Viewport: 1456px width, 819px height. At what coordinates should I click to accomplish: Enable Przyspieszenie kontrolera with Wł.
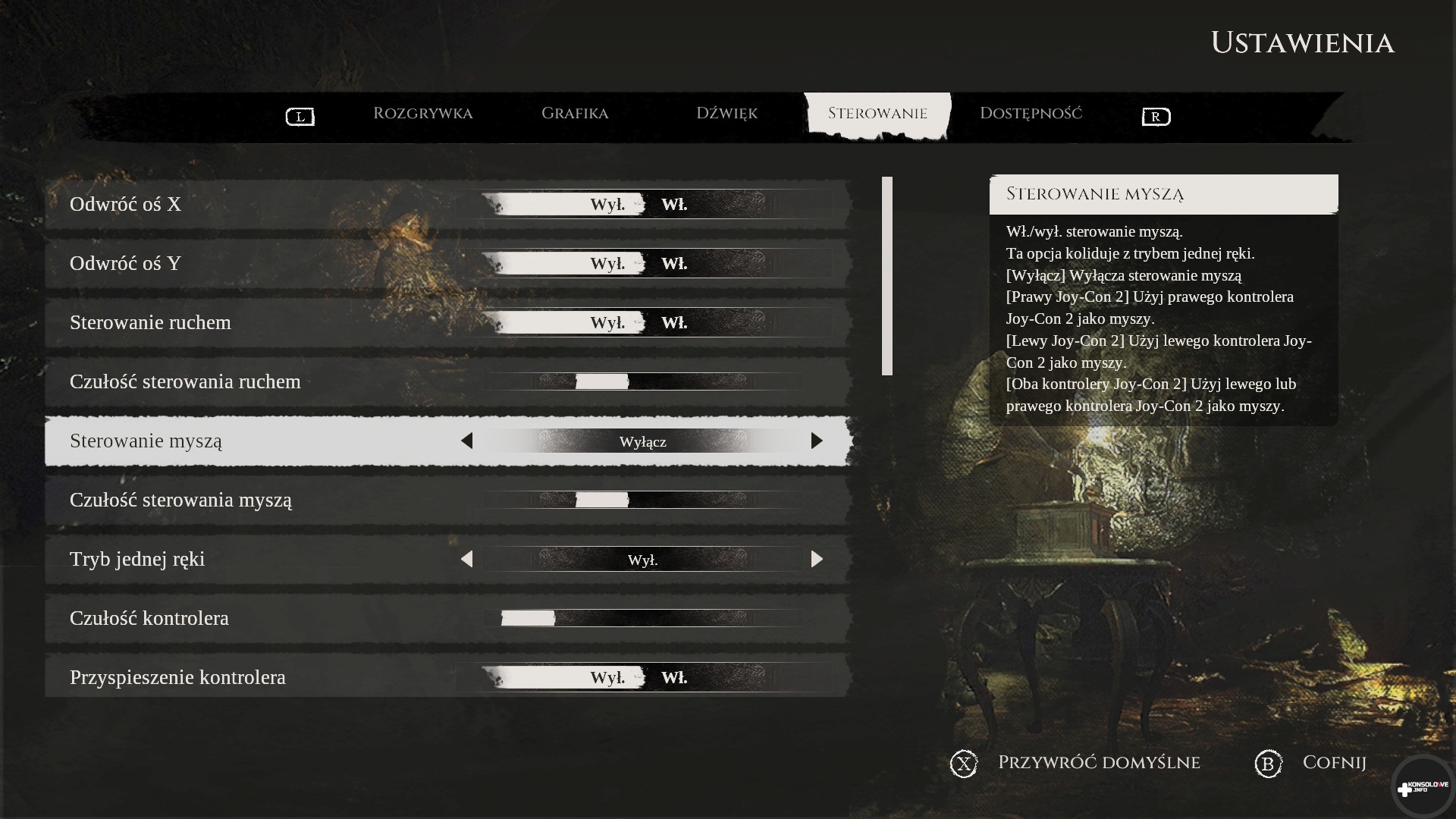point(674,677)
